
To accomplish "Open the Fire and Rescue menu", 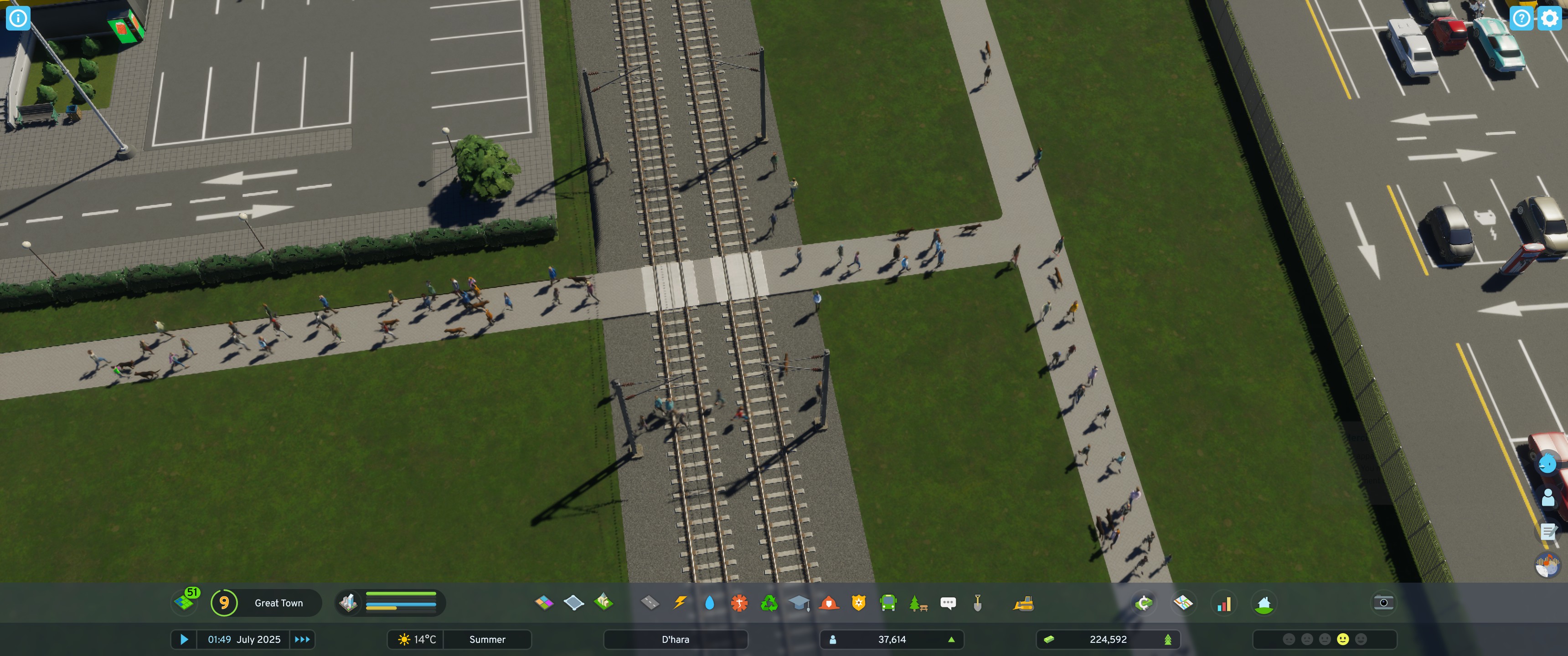I will coord(828,603).
